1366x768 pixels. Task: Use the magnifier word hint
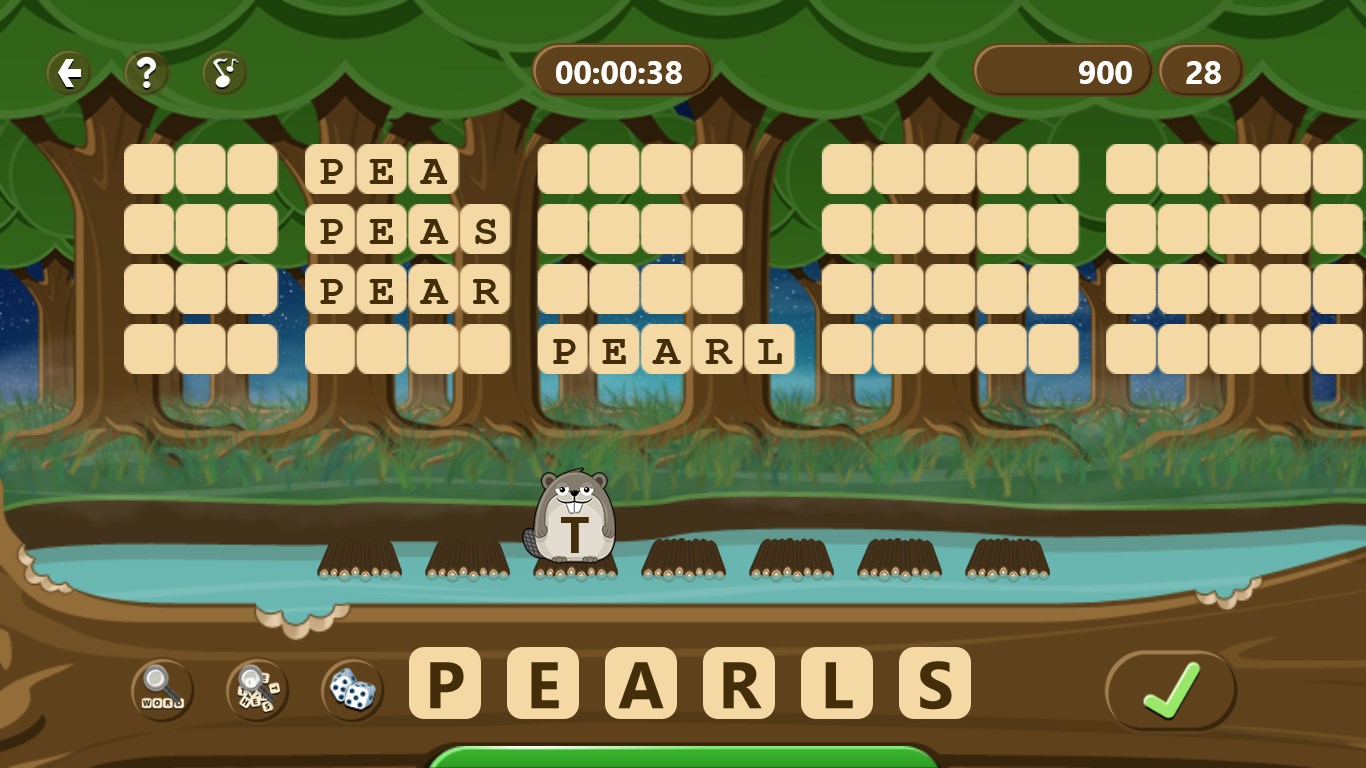162,689
